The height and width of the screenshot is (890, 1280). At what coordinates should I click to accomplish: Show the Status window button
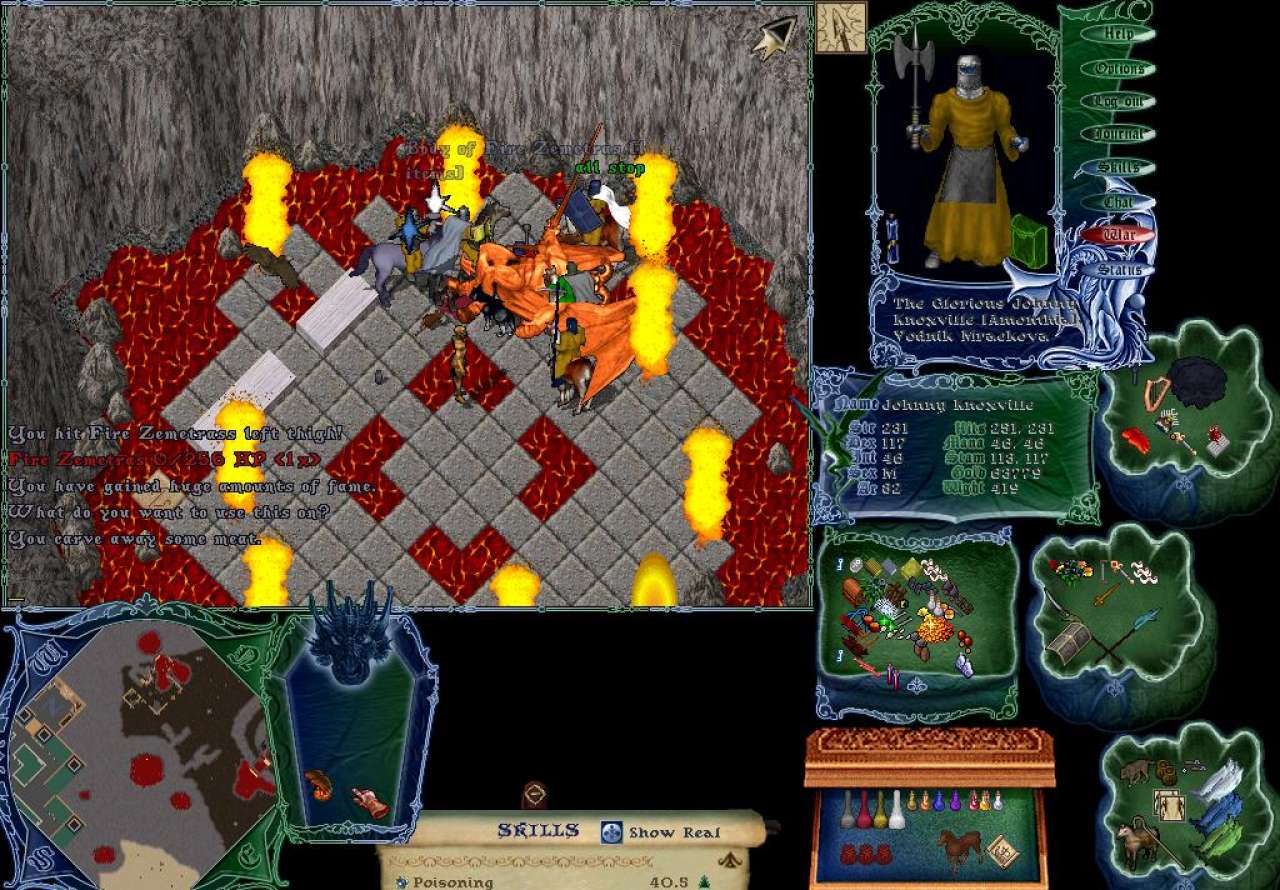coord(1119,270)
